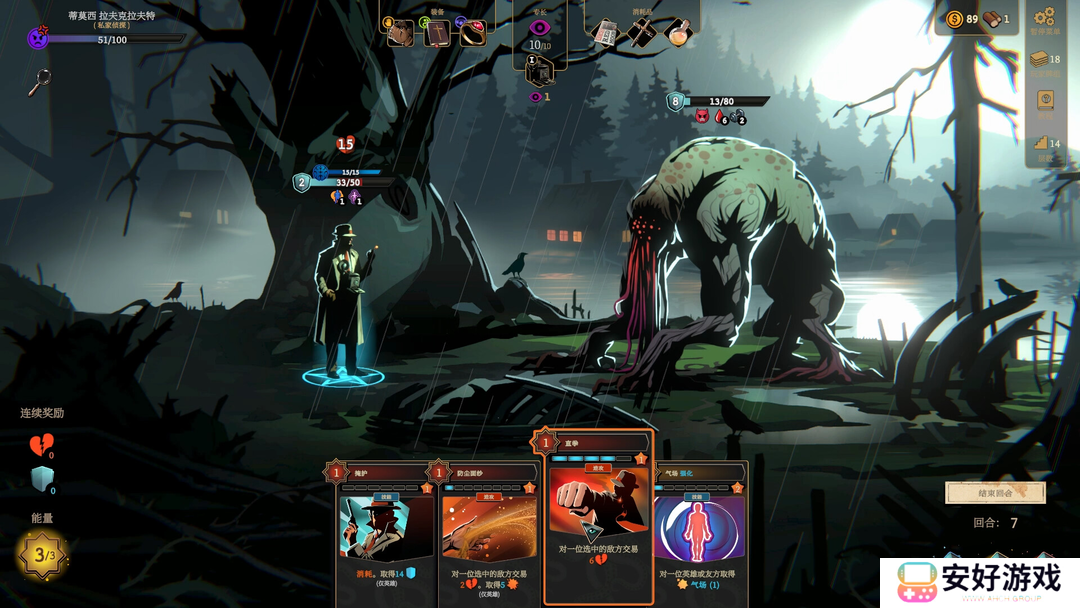The image size is (1080, 608).
Task: Open the pause menu gear icon
Action: 1045,17
